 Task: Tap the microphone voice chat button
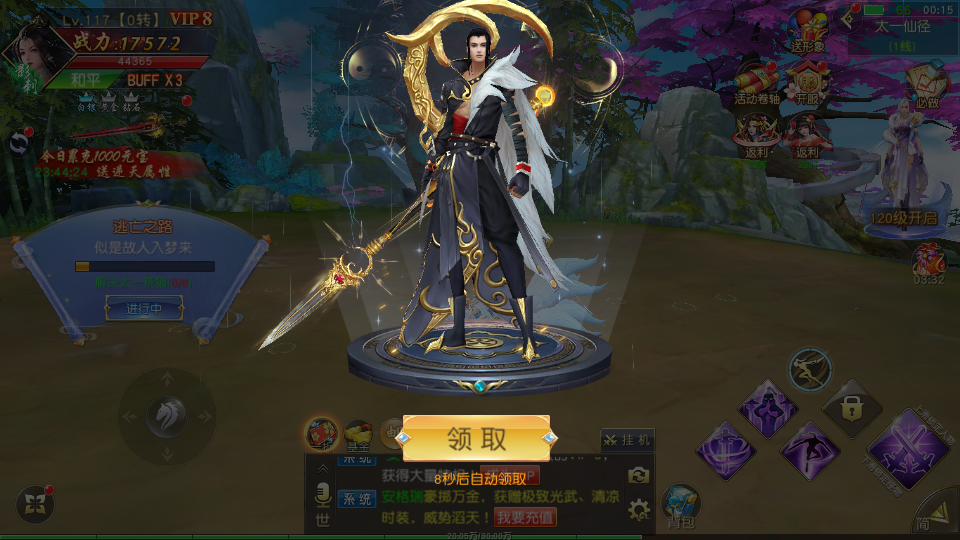click(x=323, y=494)
